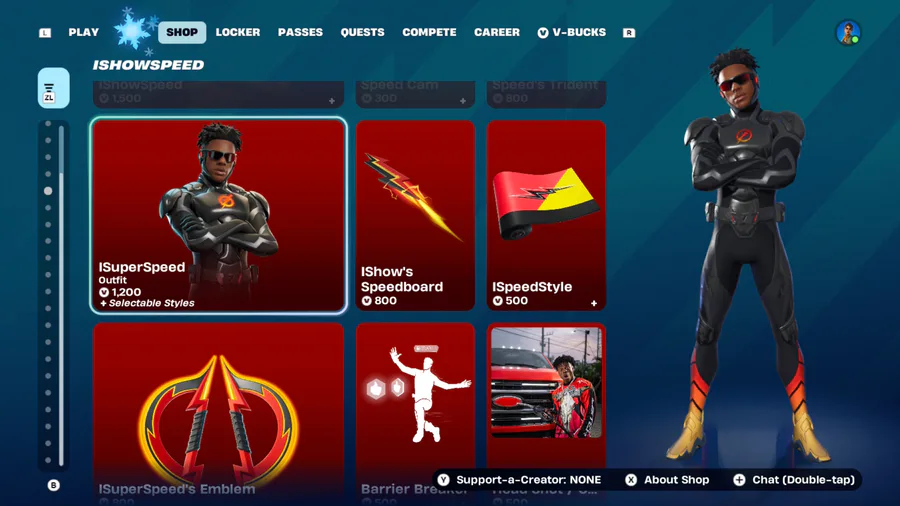Open the Quests tab

click(362, 32)
